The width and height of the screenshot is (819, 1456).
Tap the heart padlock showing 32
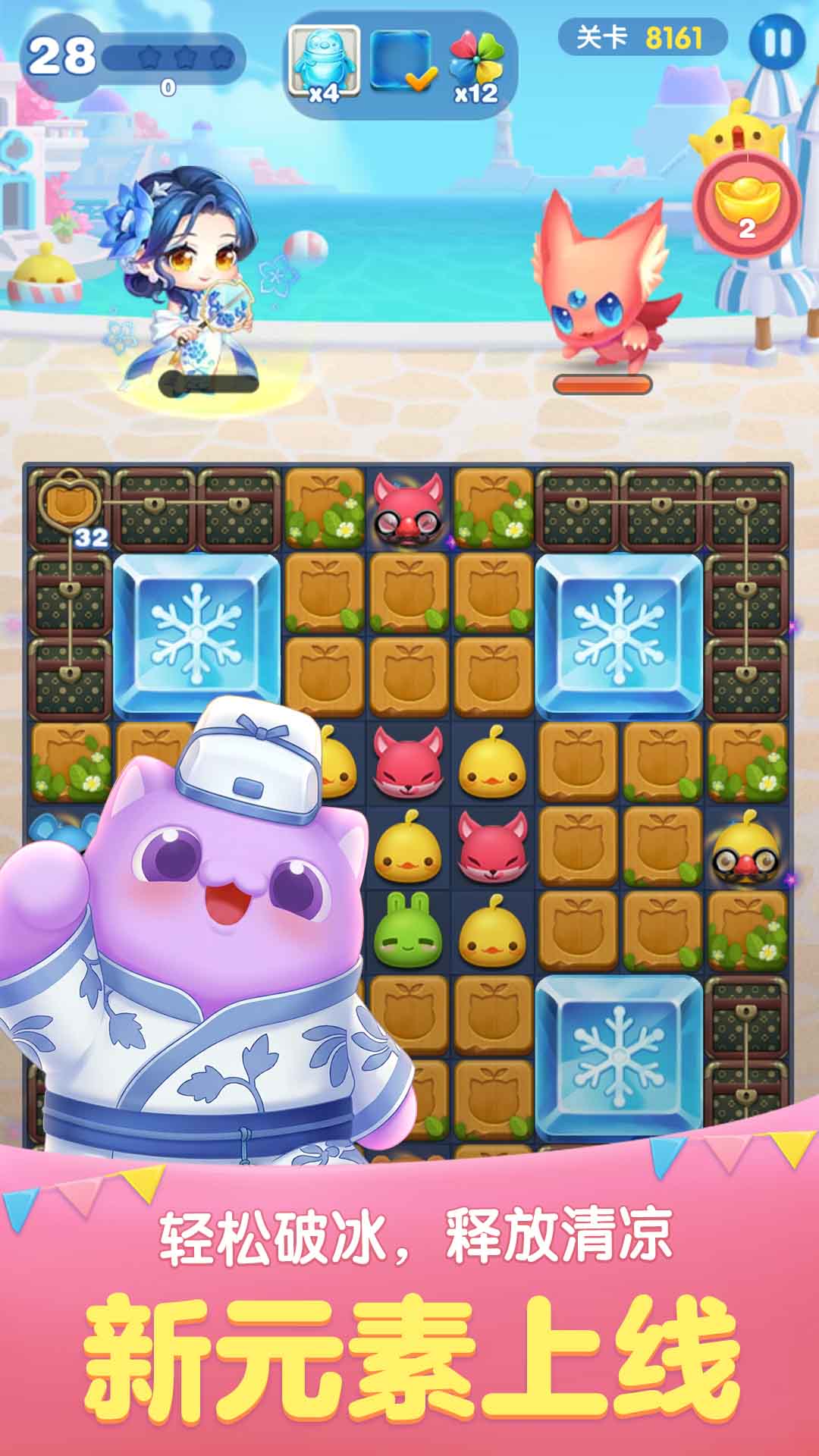point(71,500)
